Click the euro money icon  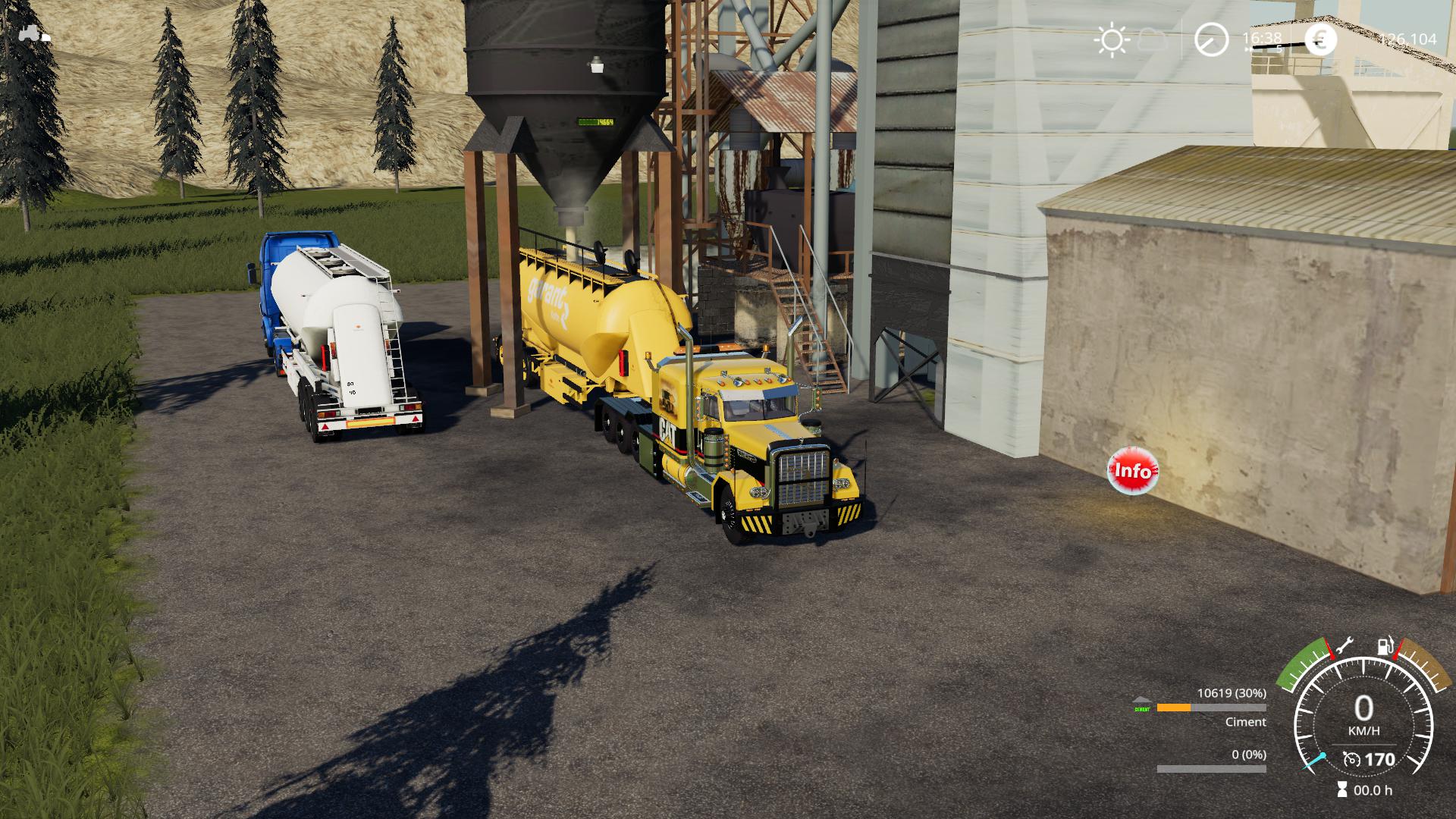point(1320,40)
